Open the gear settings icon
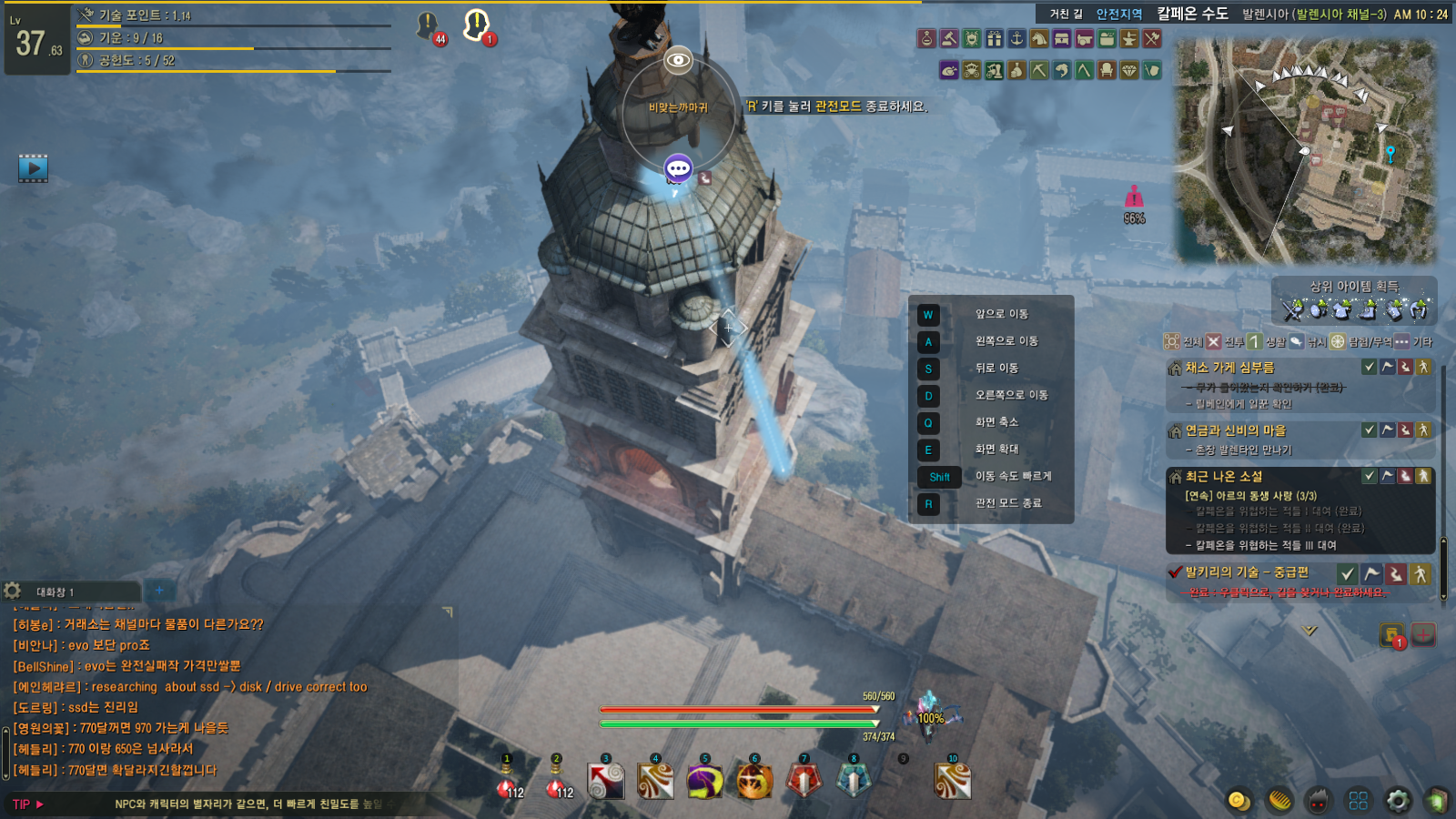 pos(1398,800)
